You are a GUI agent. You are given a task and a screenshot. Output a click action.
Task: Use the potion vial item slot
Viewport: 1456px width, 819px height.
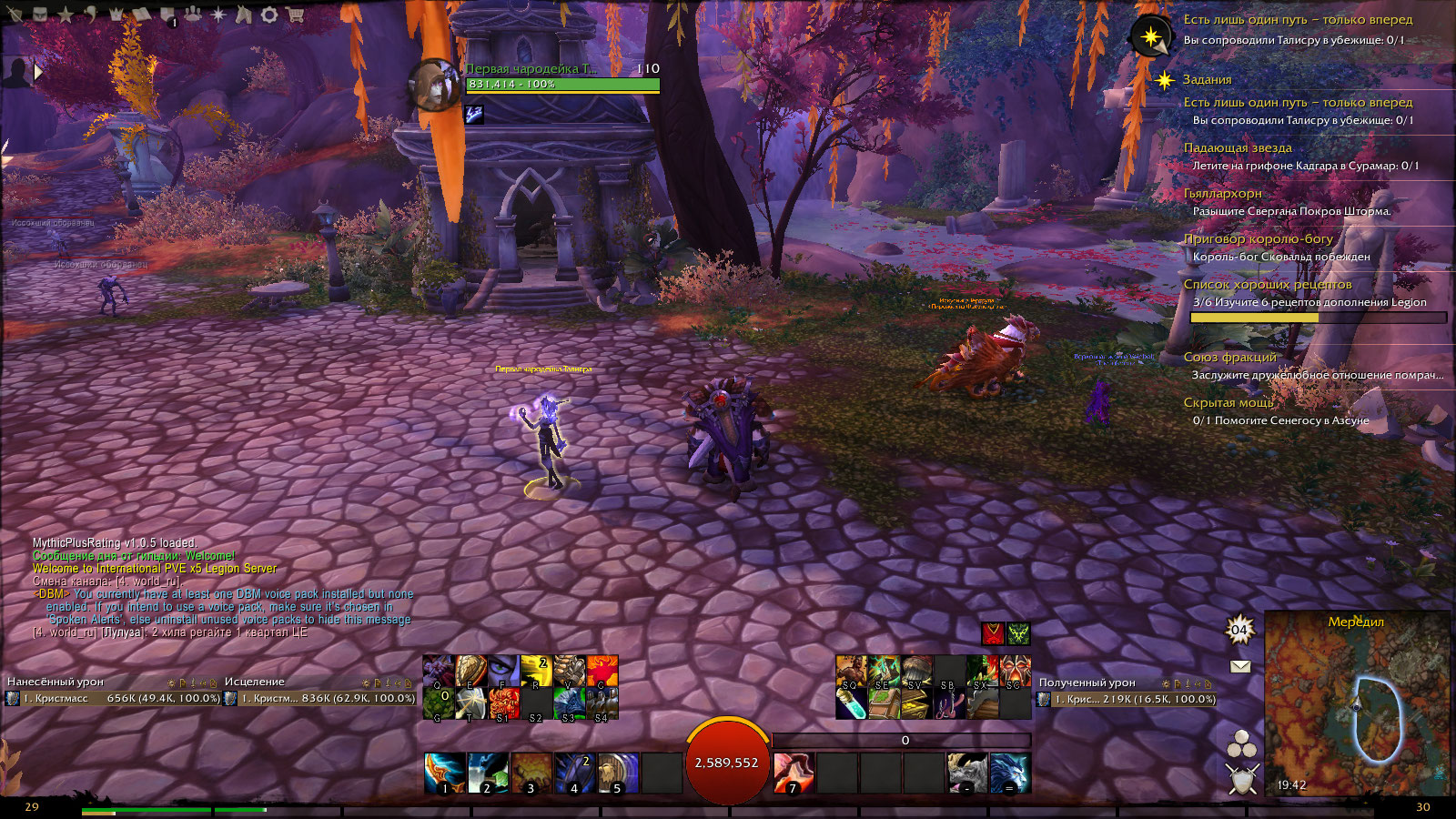[x=851, y=703]
